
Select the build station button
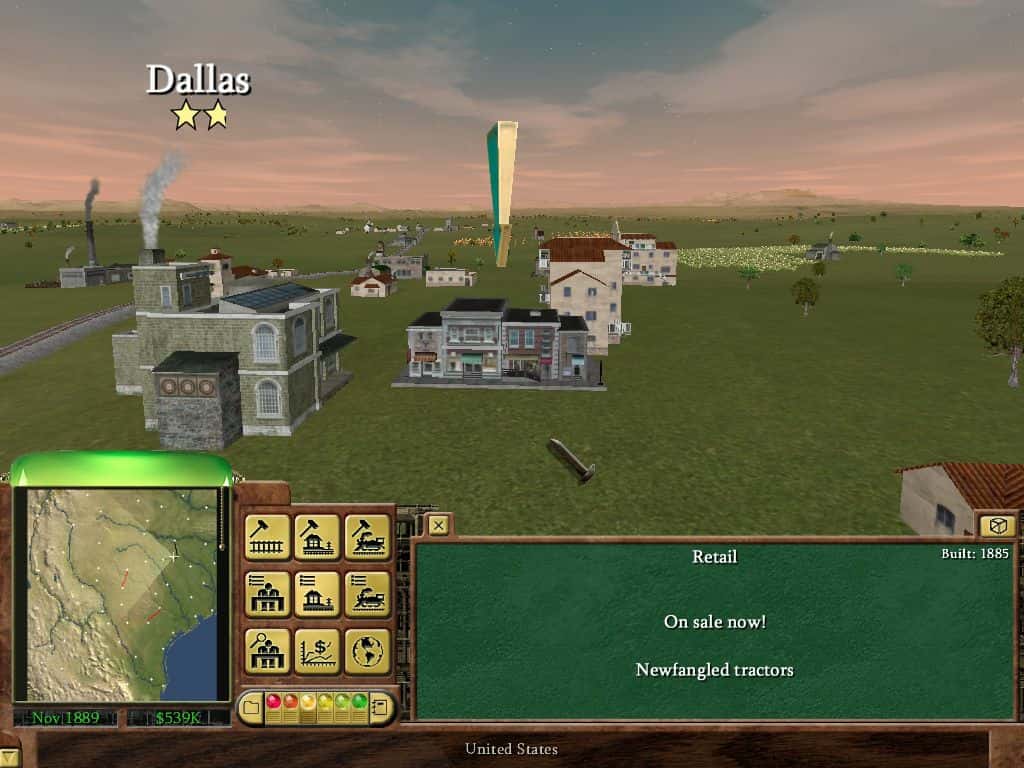[x=317, y=537]
